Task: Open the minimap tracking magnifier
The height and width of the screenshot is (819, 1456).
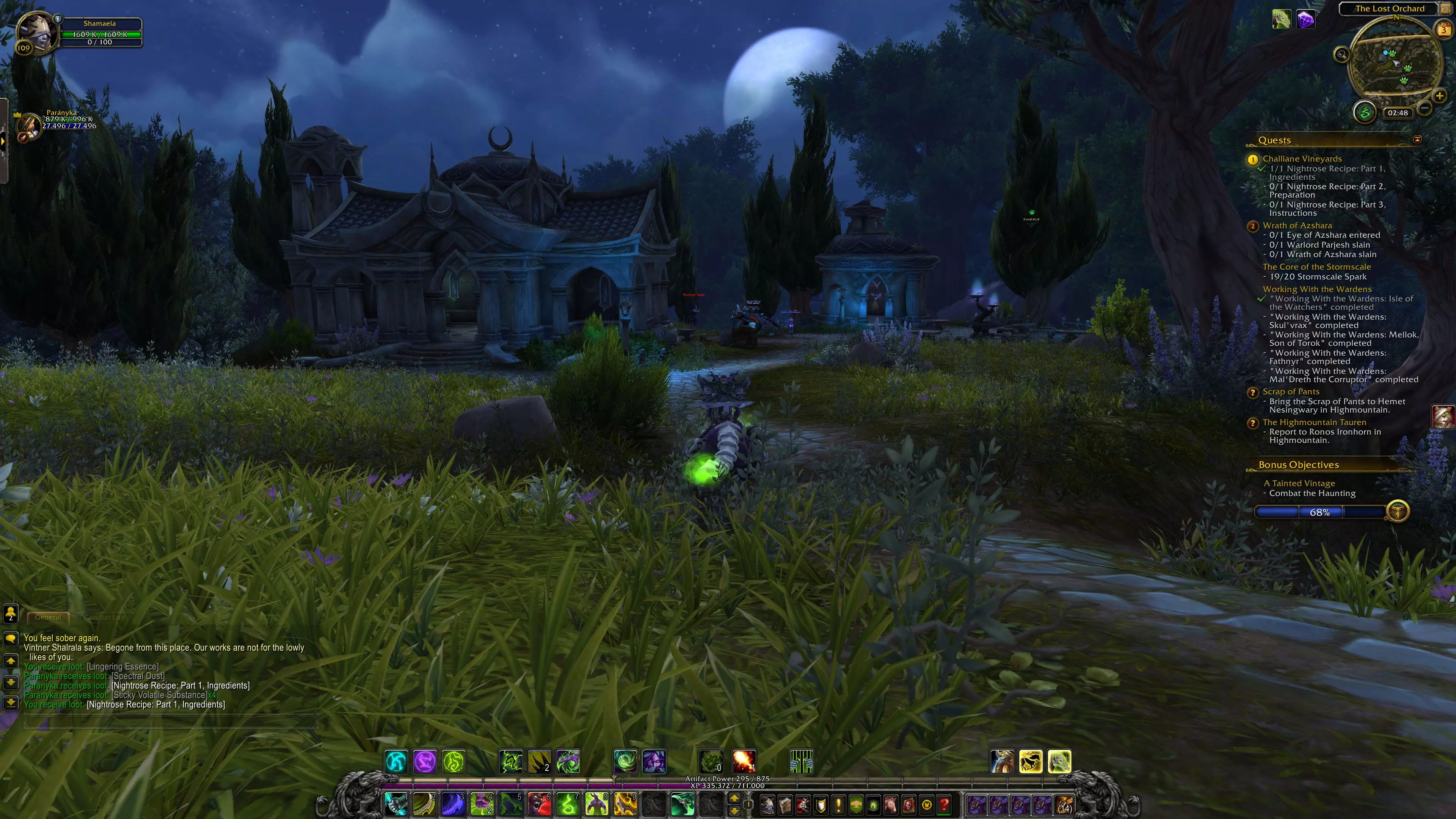Action: coord(1341,54)
